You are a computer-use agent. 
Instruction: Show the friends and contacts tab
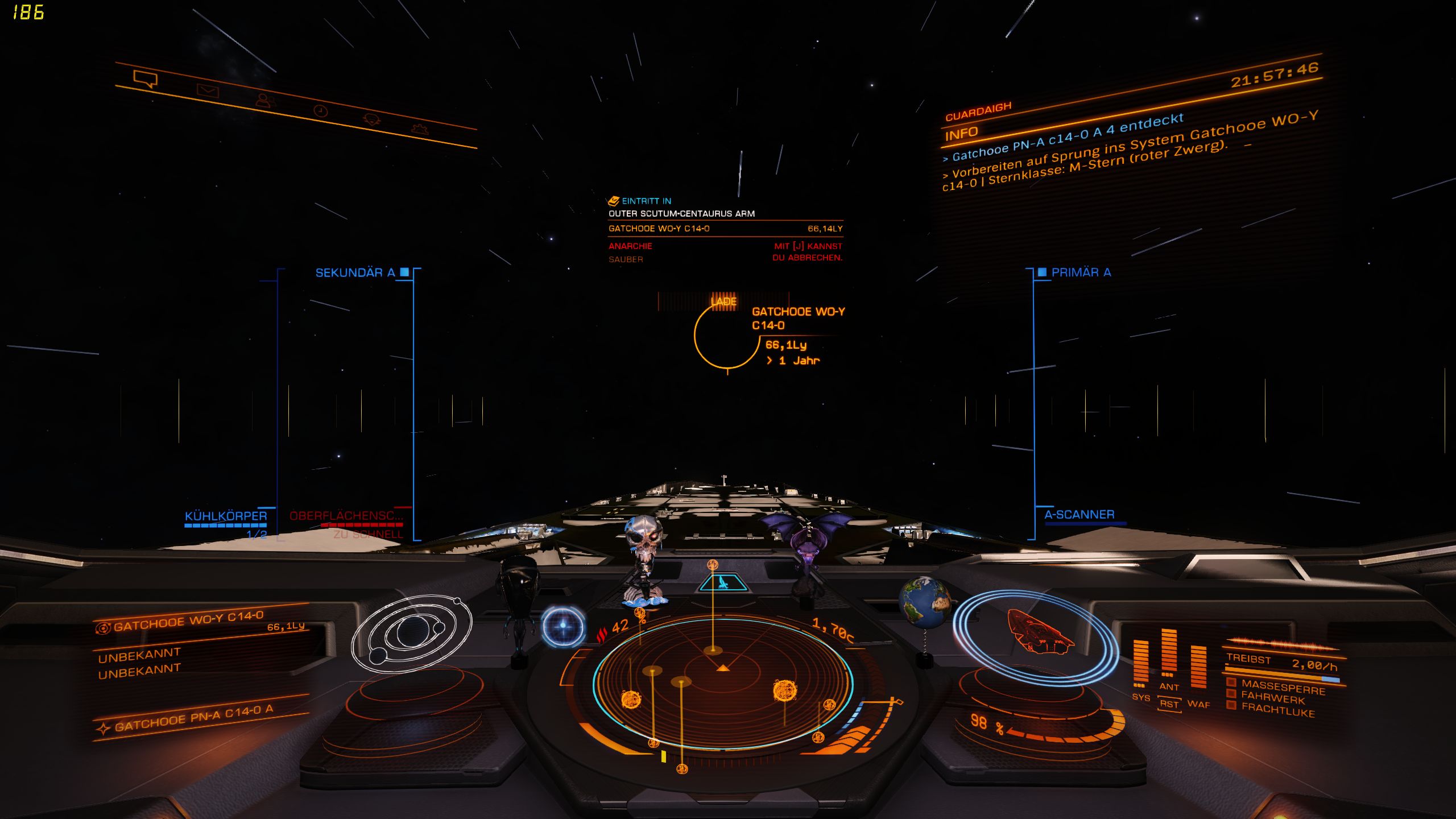(x=265, y=101)
